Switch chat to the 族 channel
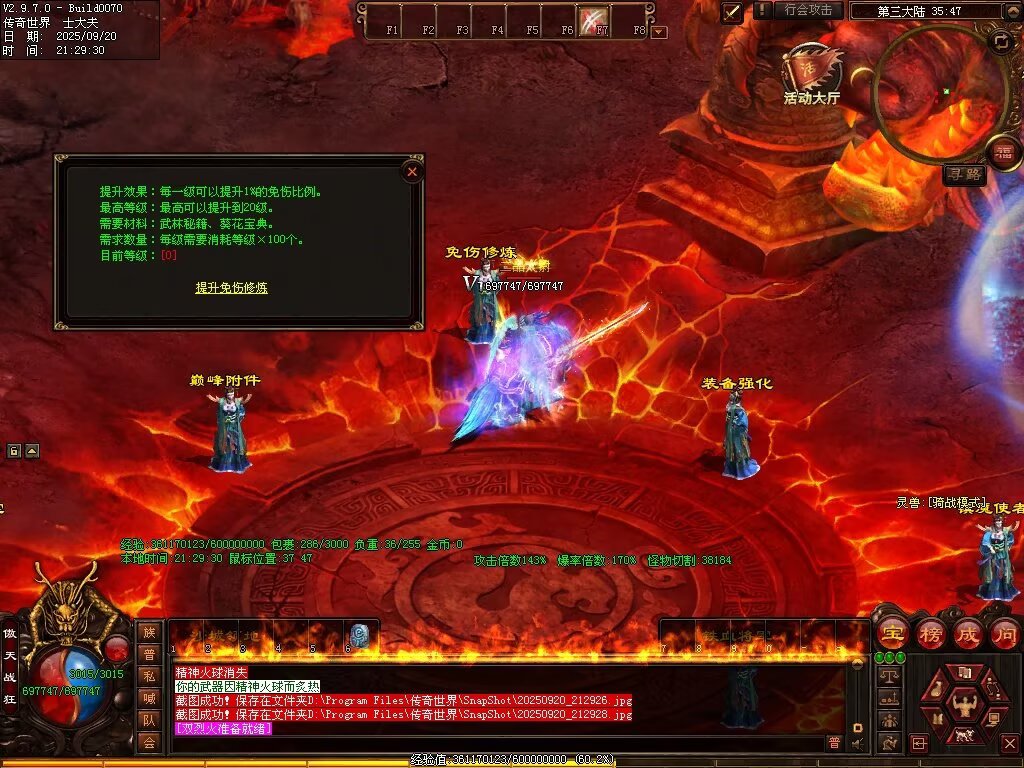 (x=149, y=632)
